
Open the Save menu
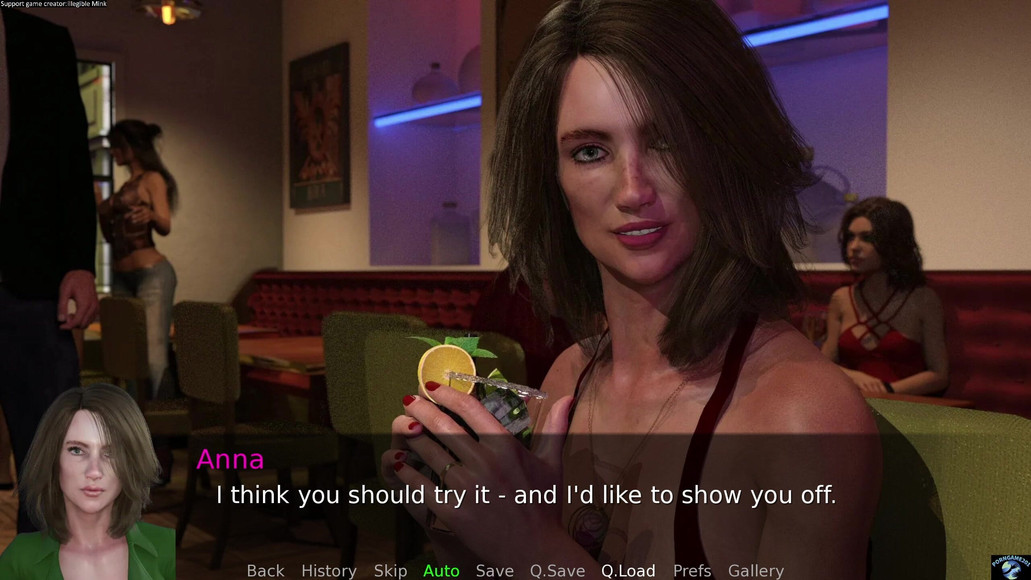[494, 570]
